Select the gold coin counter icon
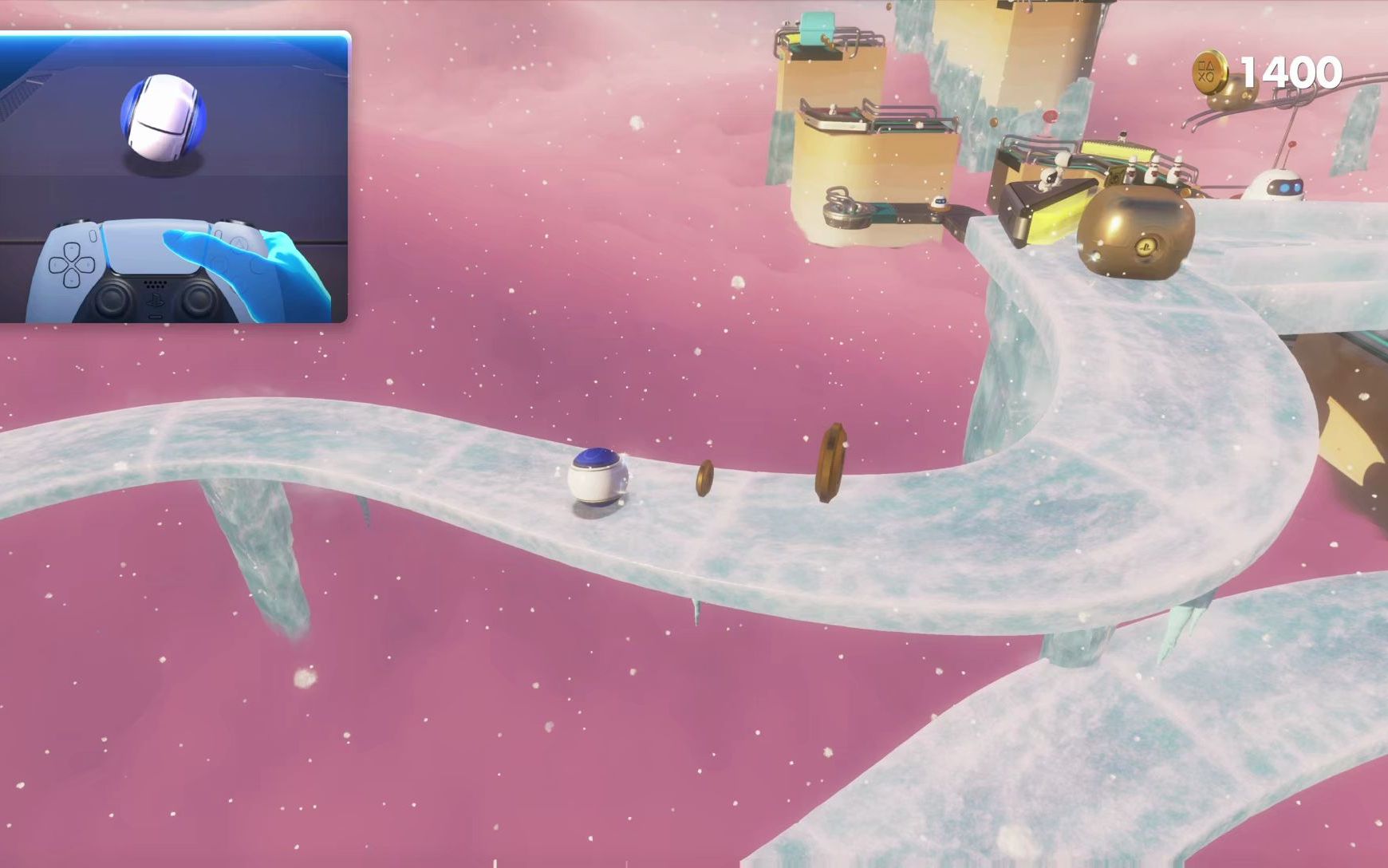1388x868 pixels. [x=1210, y=71]
